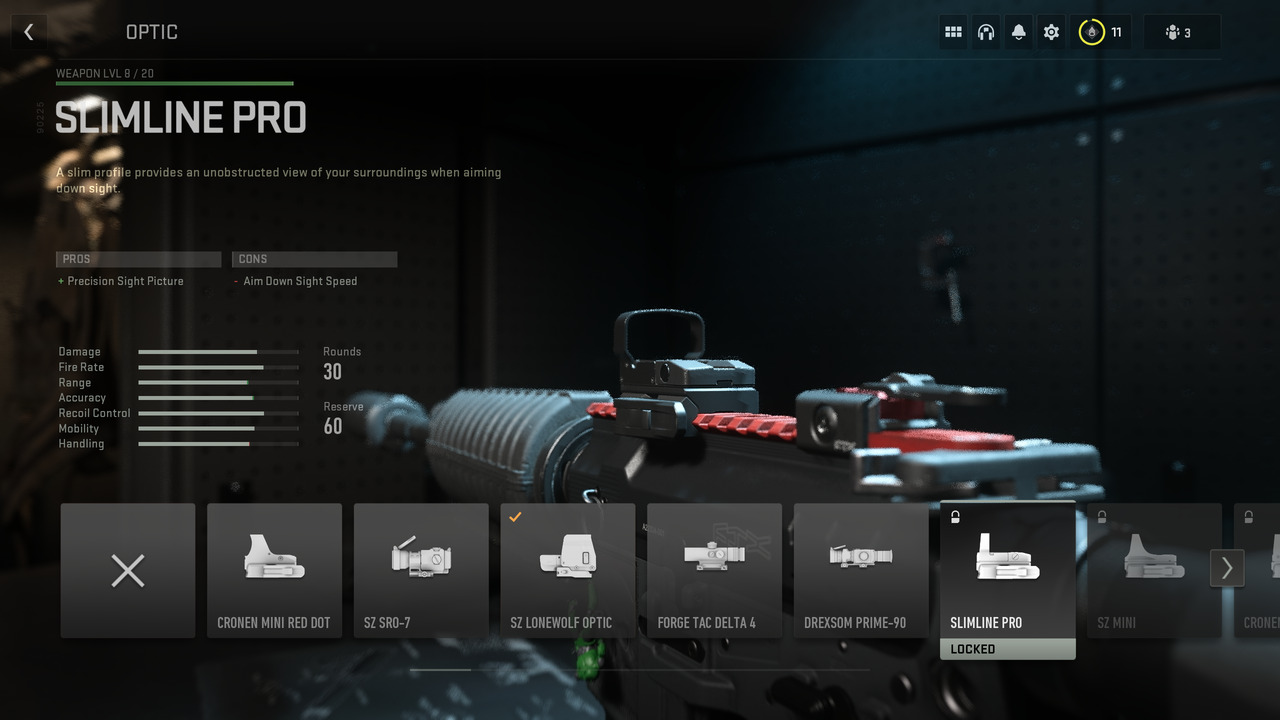Open the headset voice channel icon
Screen dimensions: 1280x720
pyautogui.click(x=986, y=32)
